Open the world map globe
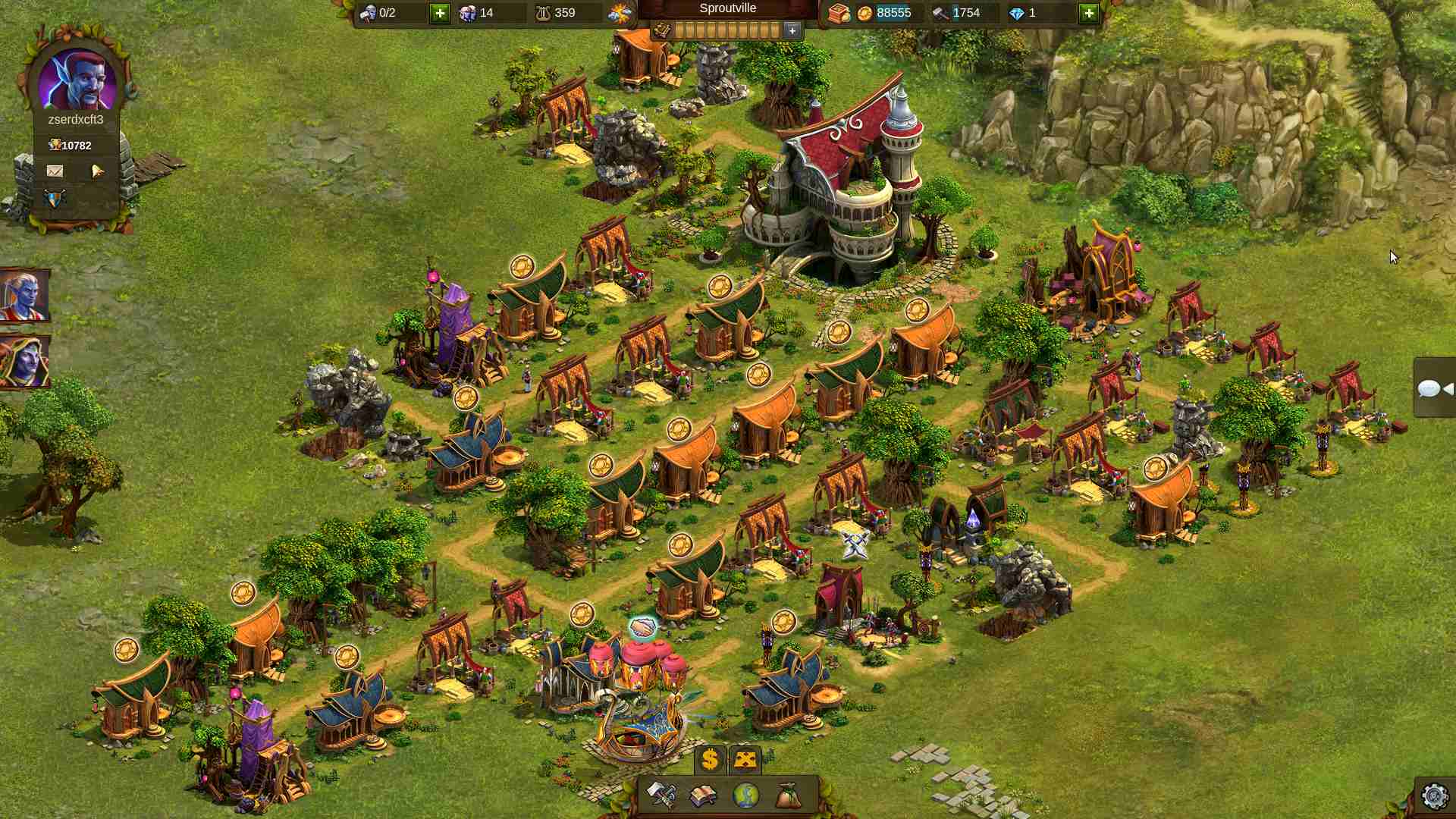Viewport: 1456px width, 819px height. (x=746, y=795)
